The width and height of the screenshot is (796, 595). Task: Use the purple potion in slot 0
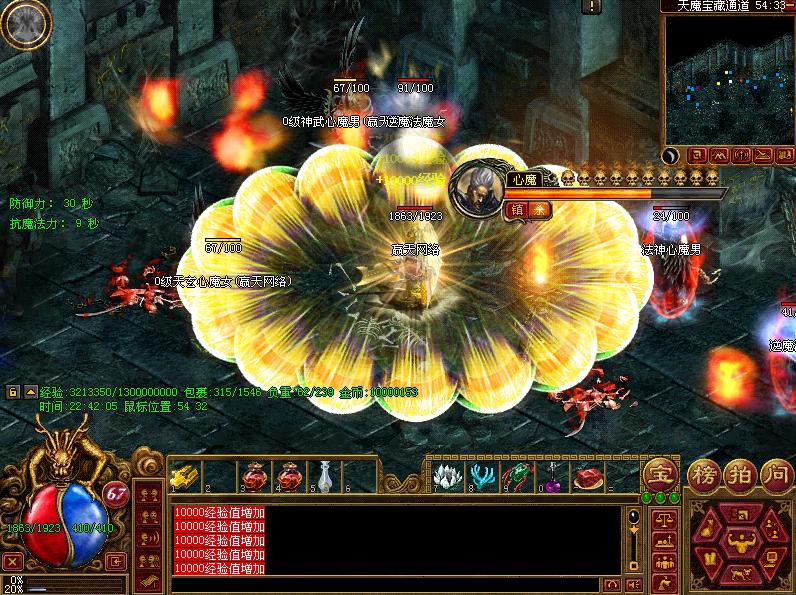click(553, 475)
